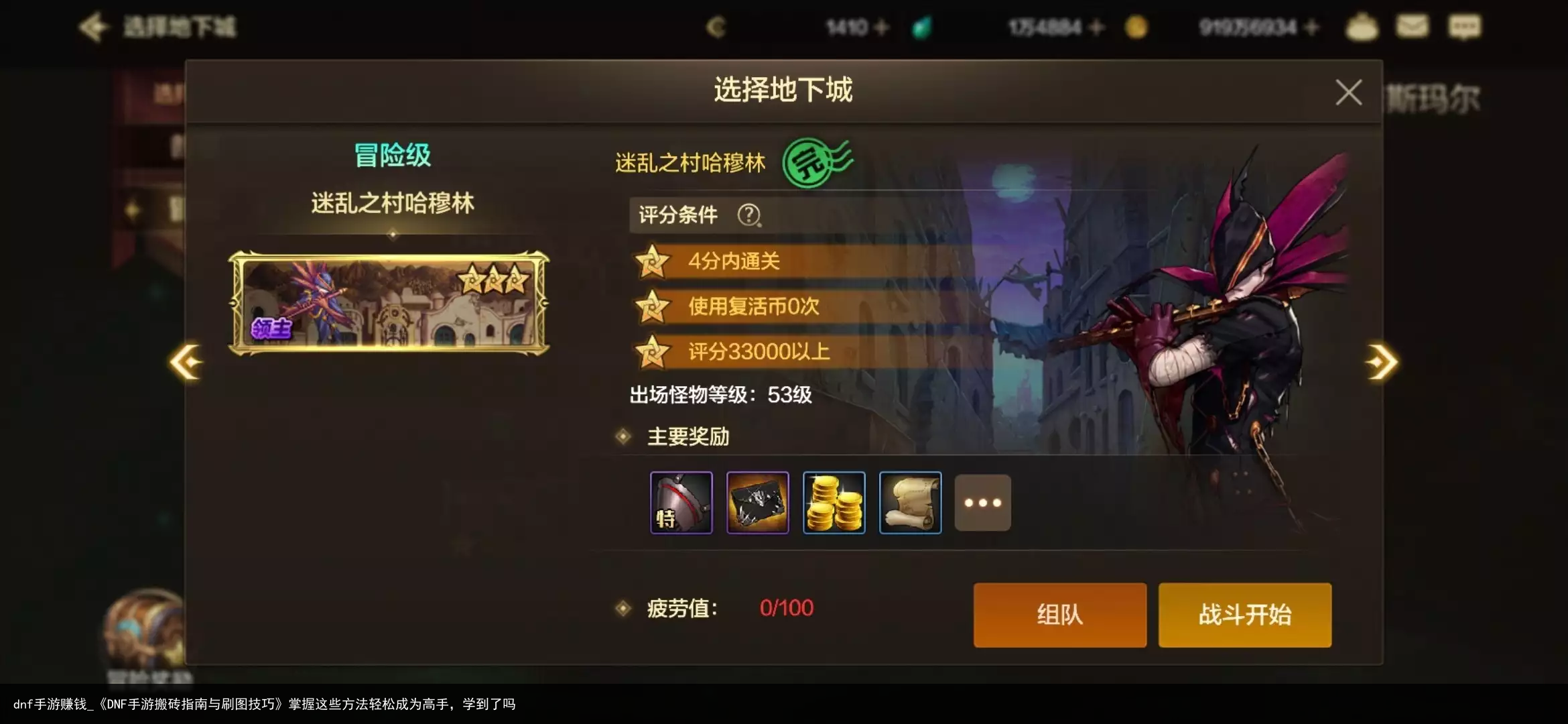This screenshot has height=724, width=1568.
Task: Inspect the parchment scroll reward
Action: coord(910,503)
